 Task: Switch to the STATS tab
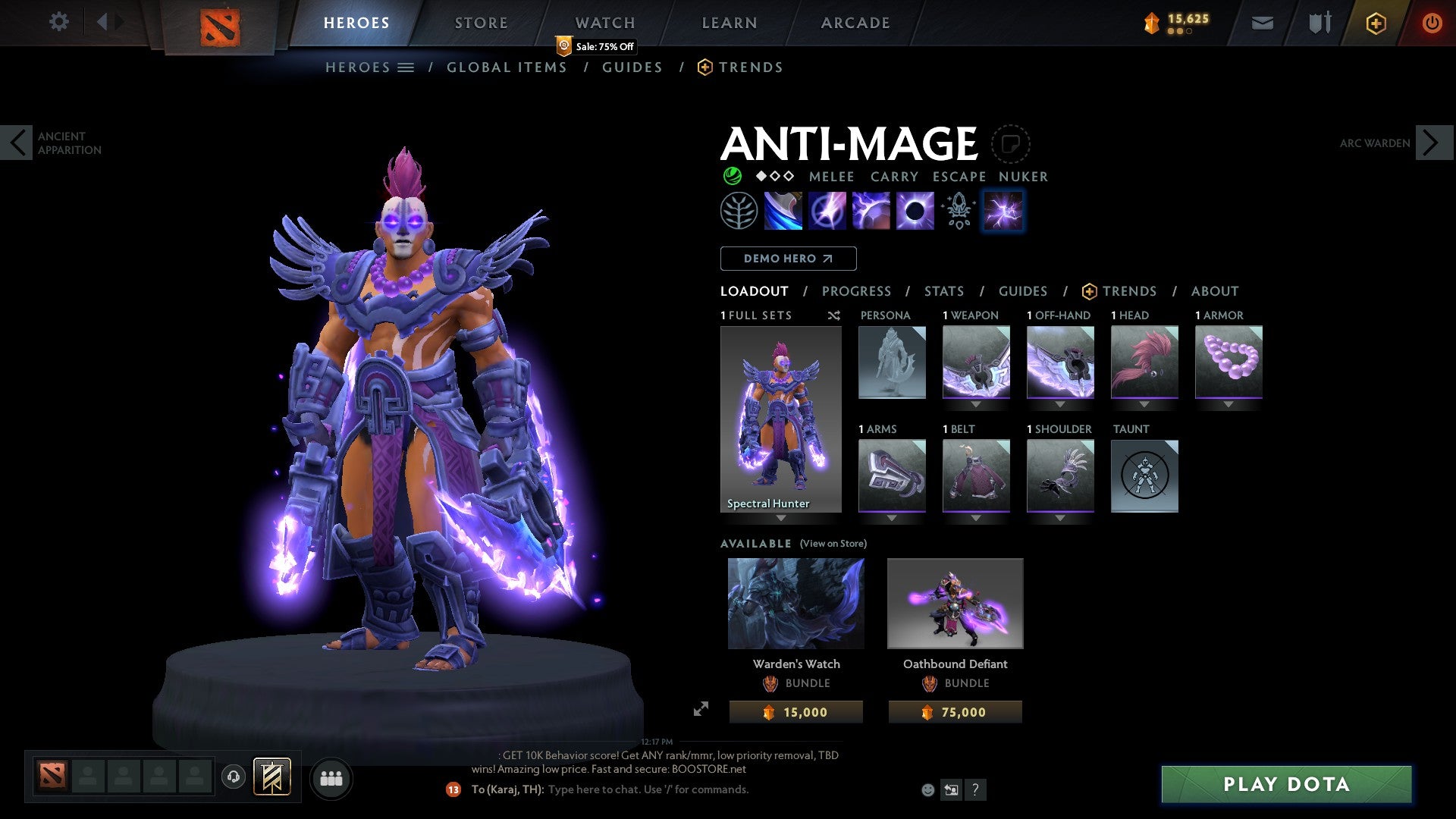943,291
